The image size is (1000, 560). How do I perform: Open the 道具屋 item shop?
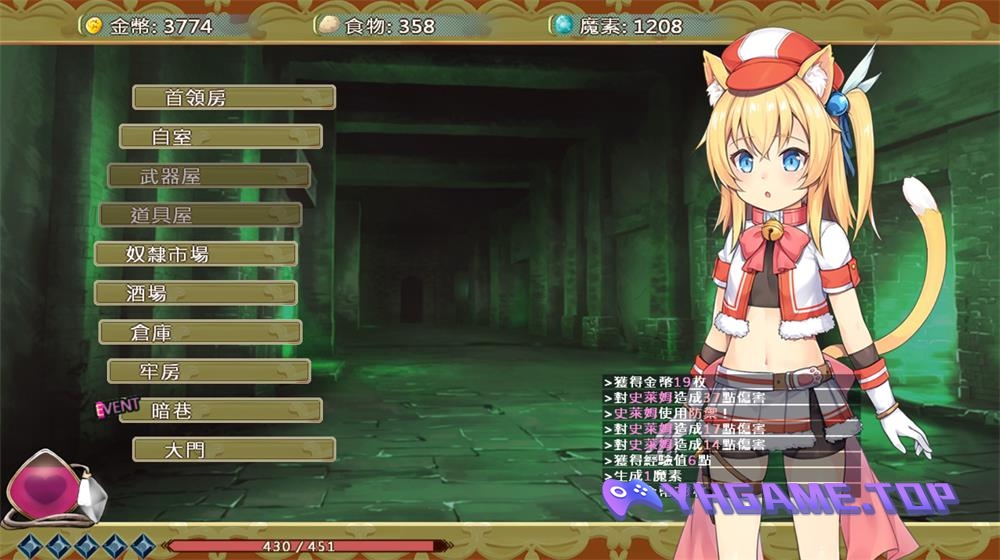[201, 215]
